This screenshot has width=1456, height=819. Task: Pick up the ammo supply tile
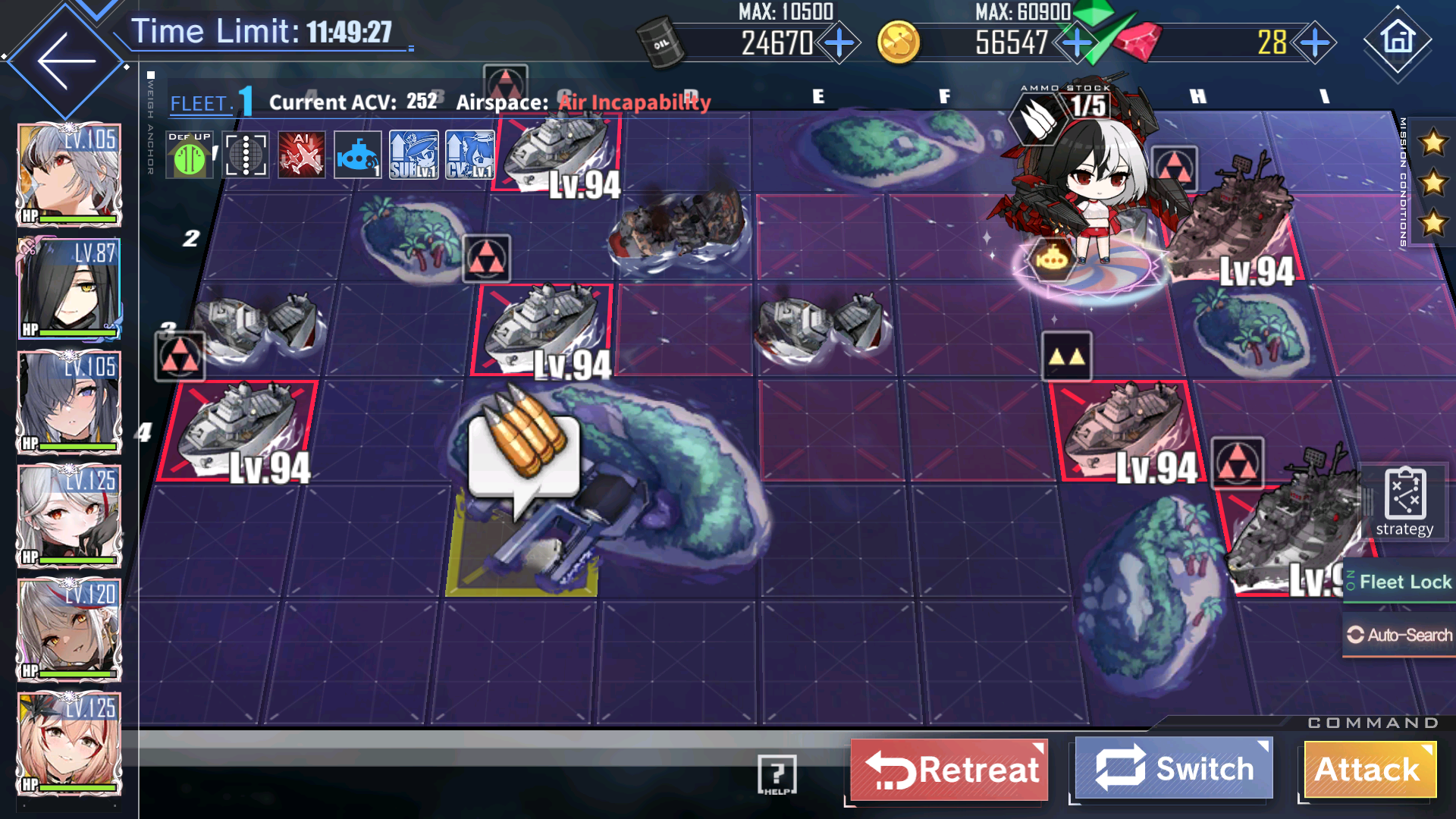click(524, 453)
